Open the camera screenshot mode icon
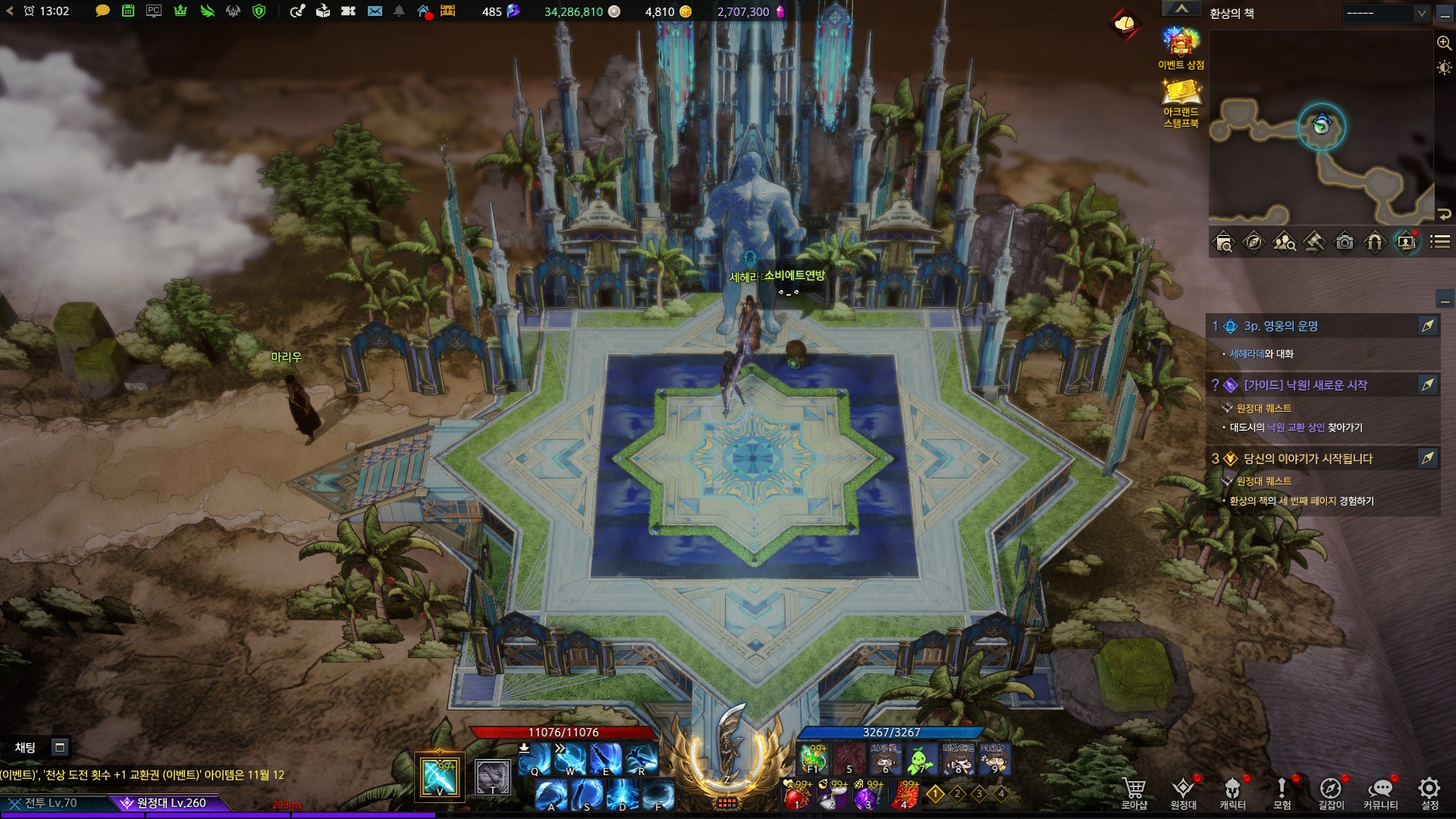Screen dimensions: 1456x819 pos(1345,243)
